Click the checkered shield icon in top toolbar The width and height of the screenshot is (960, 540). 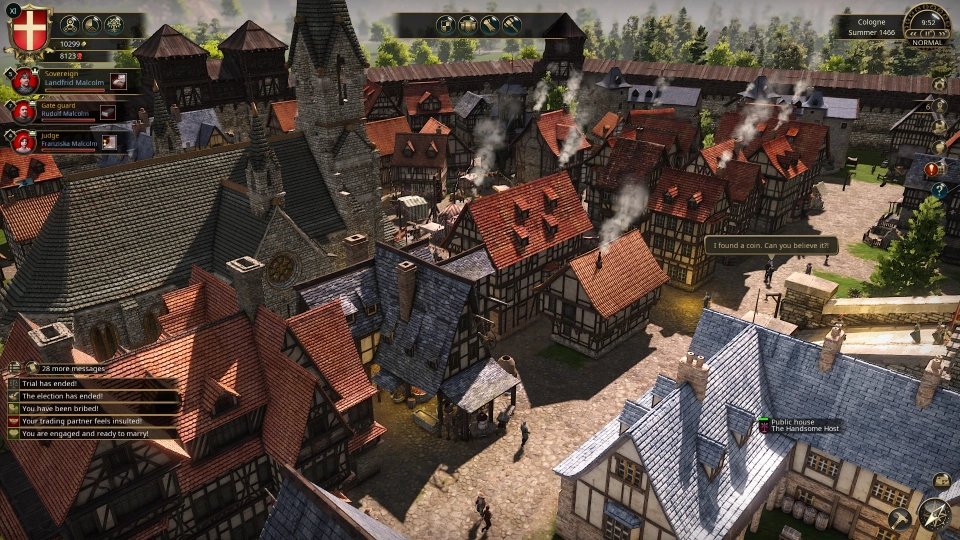[446, 24]
